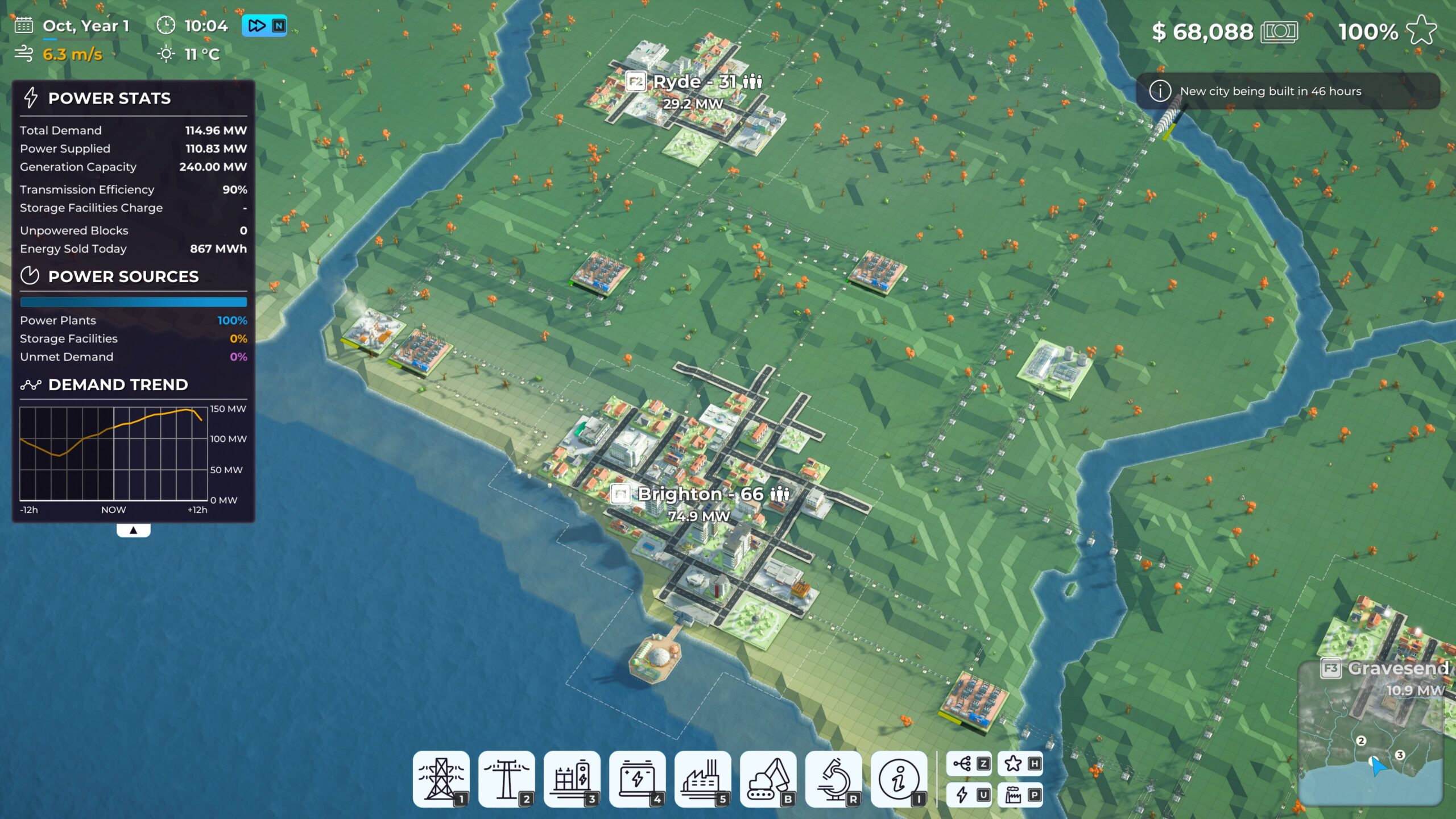Open the research panel via microscope icon
1456x819 pixels.
pyautogui.click(x=834, y=779)
